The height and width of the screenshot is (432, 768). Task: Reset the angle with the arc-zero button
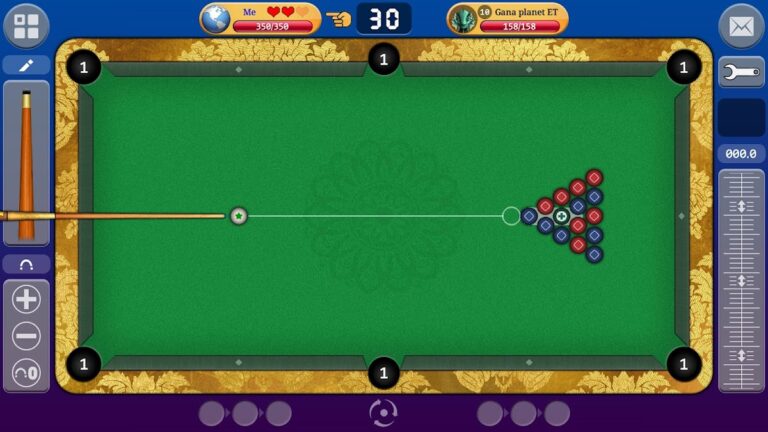tap(26, 372)
